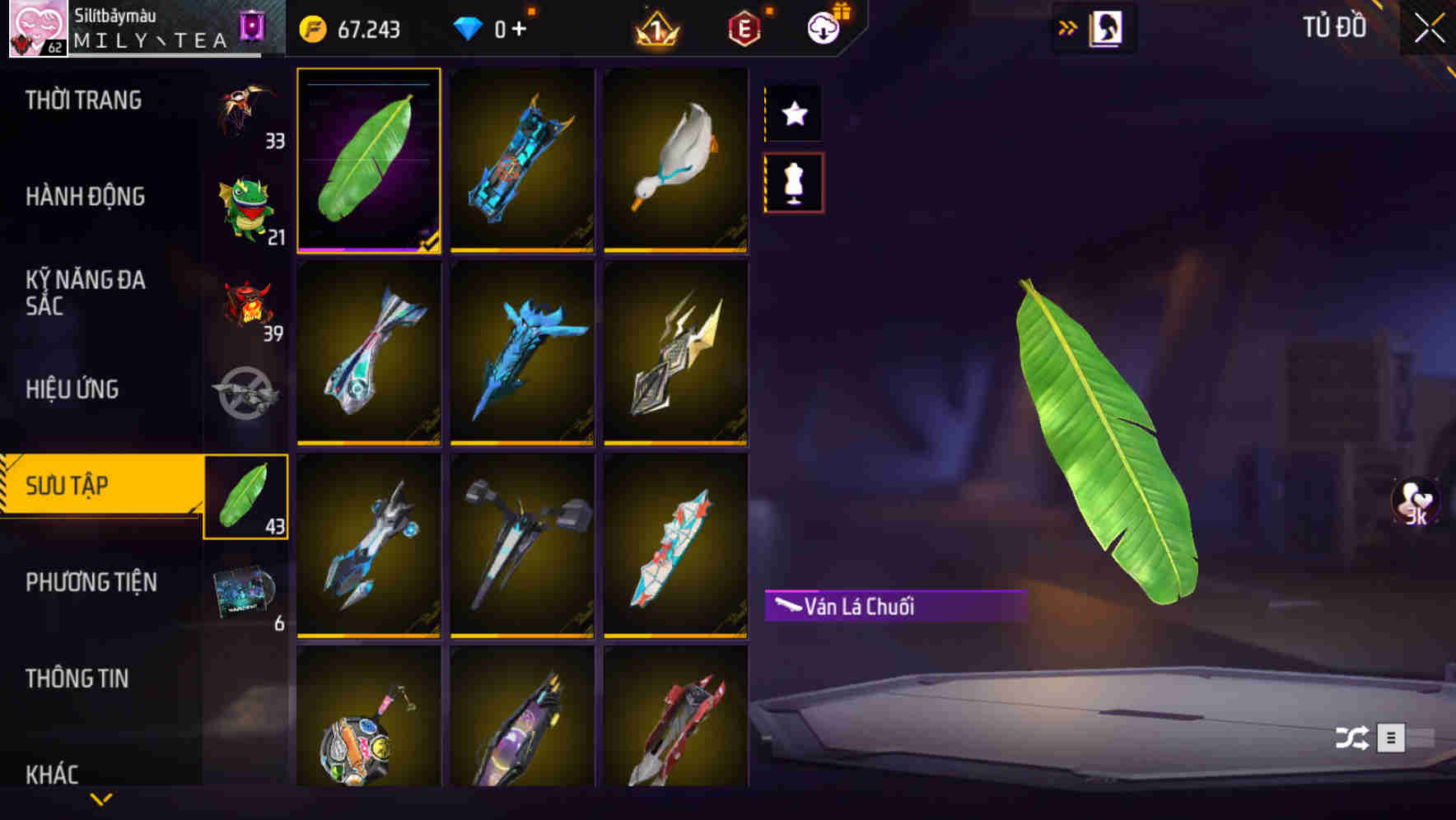Select the heart 3k reaction icon
The image size is (1456, 820).
1414,505
